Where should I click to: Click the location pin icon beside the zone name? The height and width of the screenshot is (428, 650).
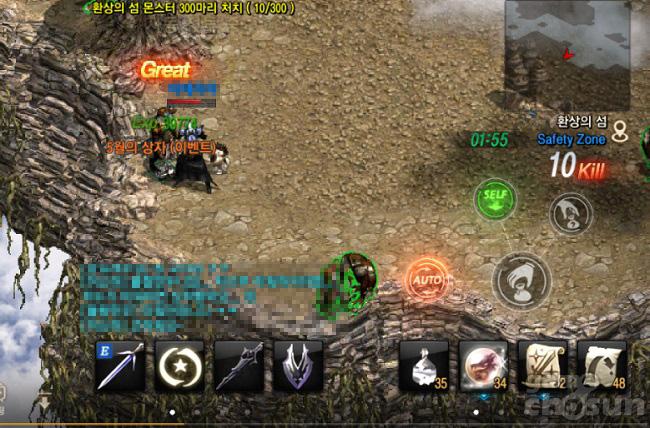621,130
